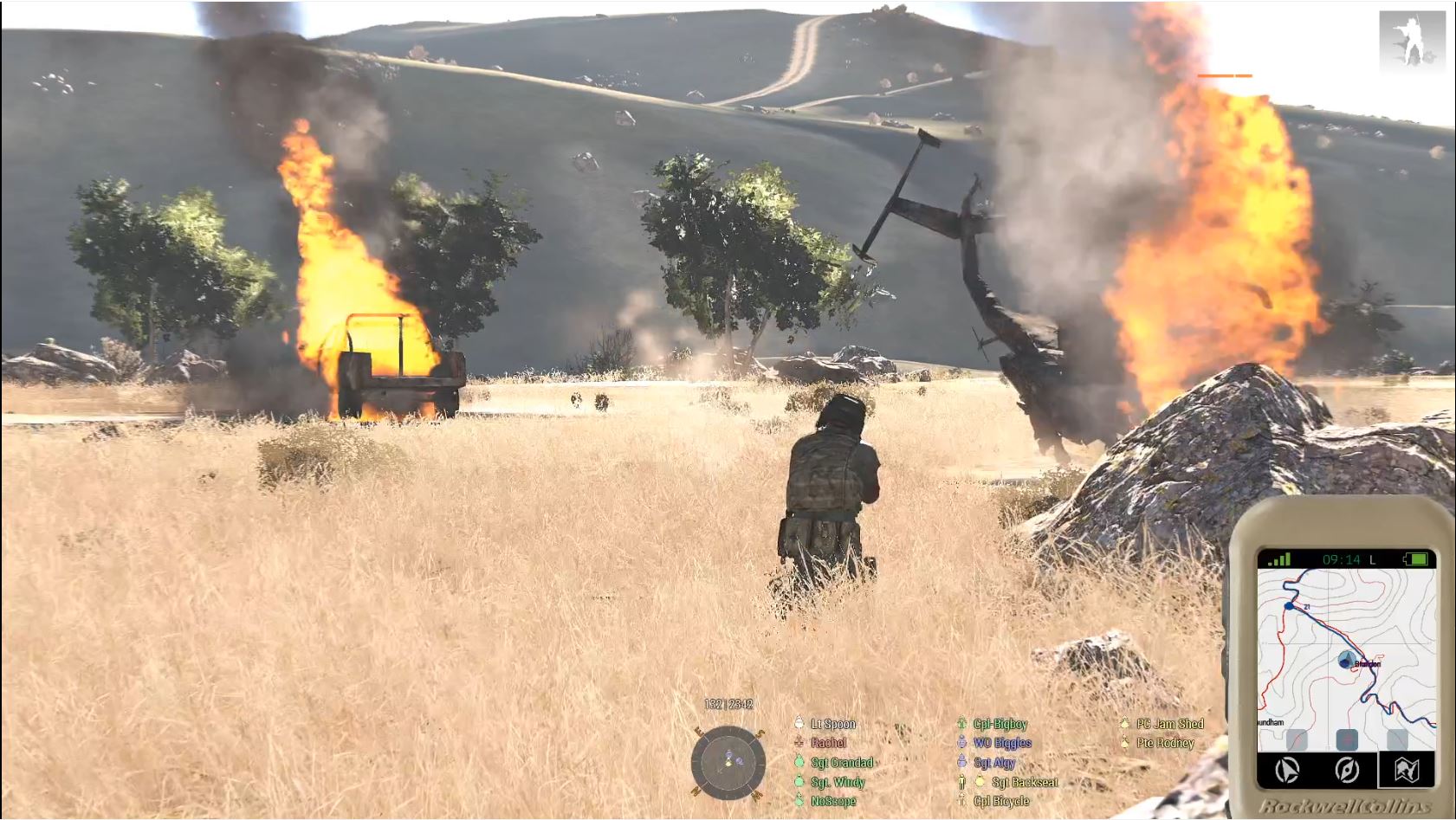Click the circular compass radar
1456x820 pixels.
pyautogui.click(x=728, y=763)
